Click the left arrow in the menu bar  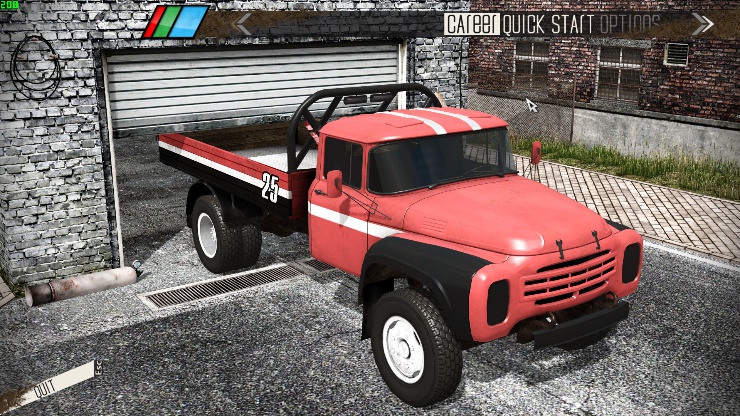pos(242,23)
